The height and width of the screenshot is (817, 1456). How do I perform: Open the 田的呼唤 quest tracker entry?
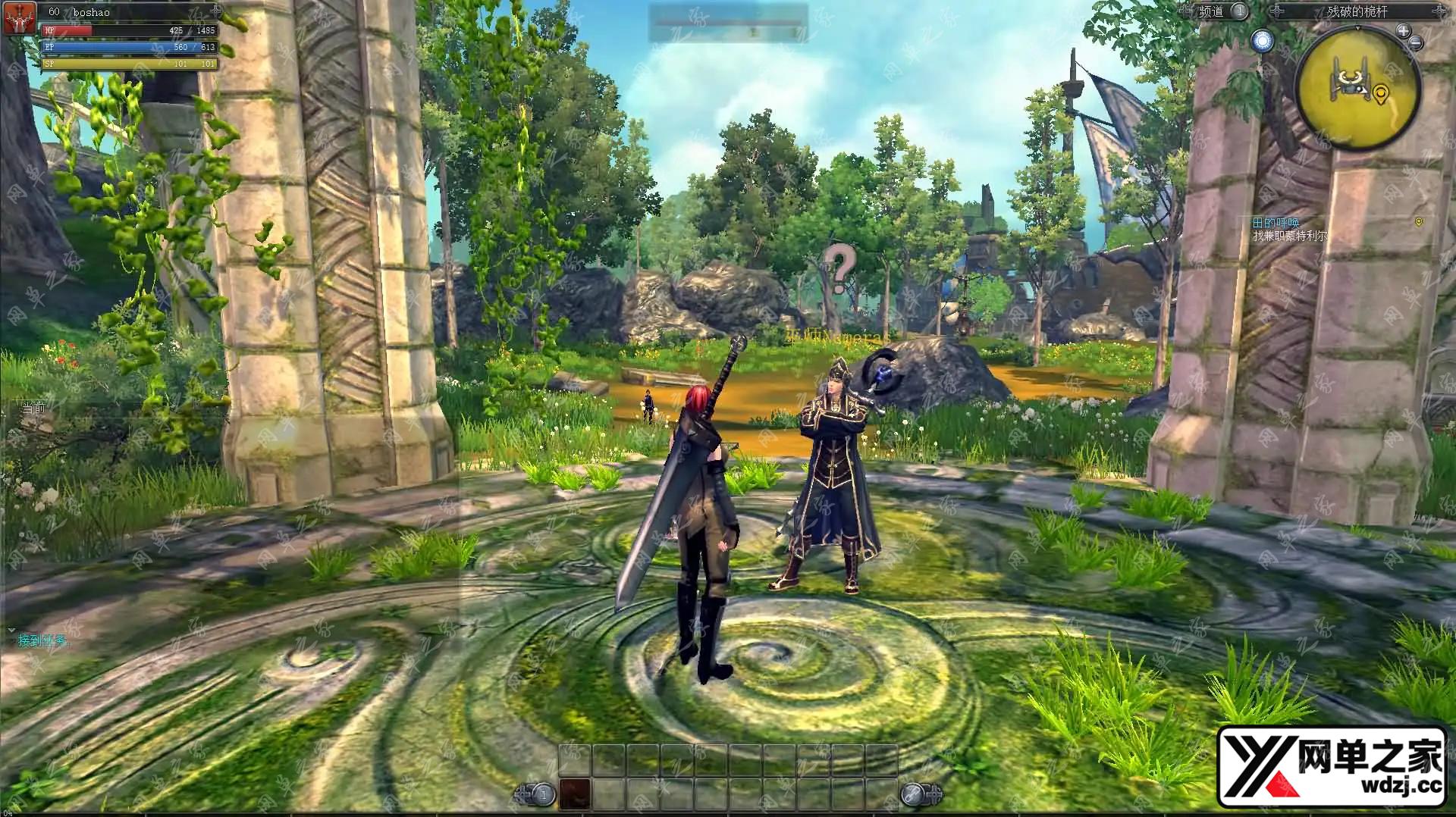[x=1276, y=222]
